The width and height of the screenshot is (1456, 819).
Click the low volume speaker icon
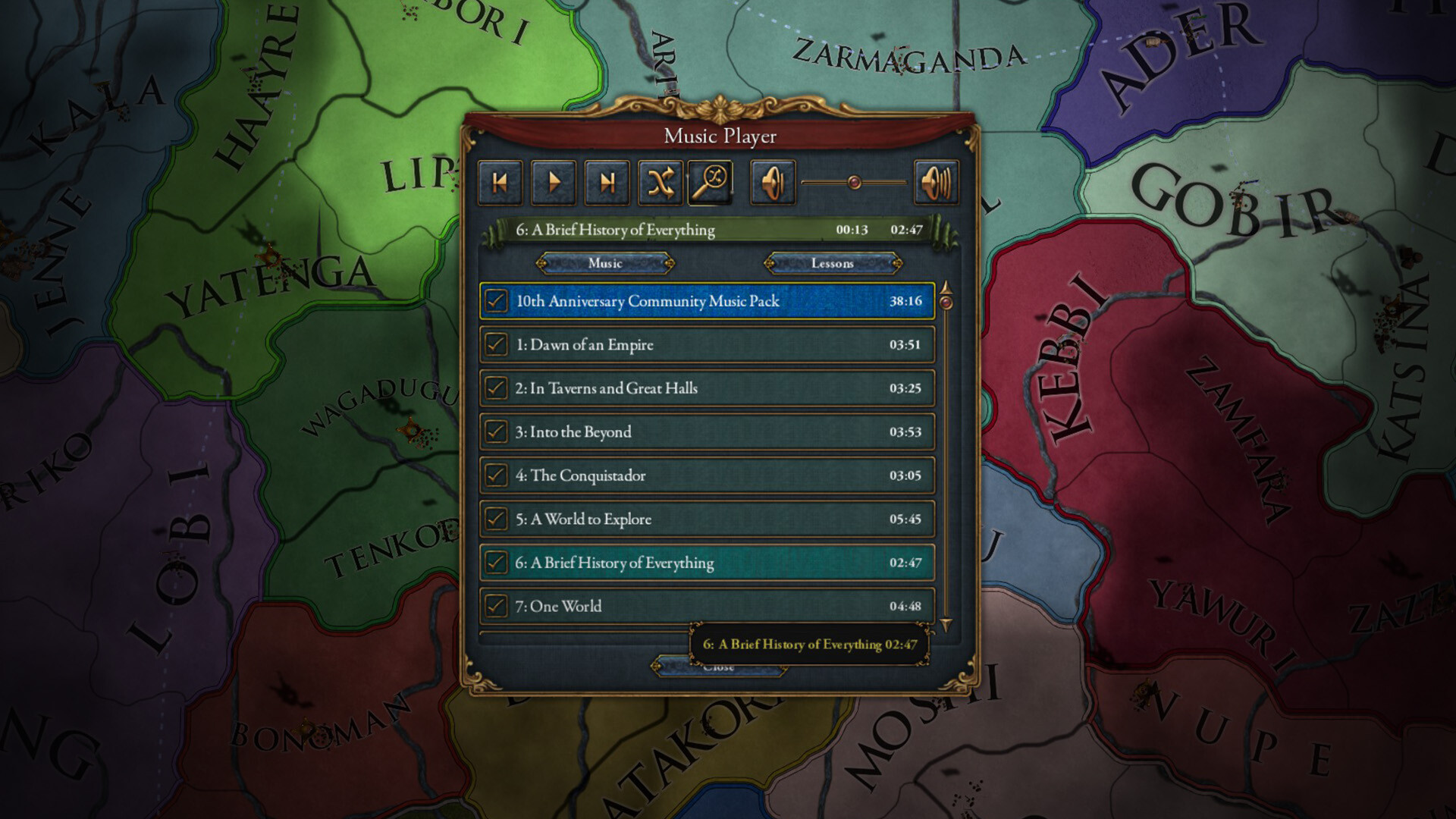[x=772, y=181]
